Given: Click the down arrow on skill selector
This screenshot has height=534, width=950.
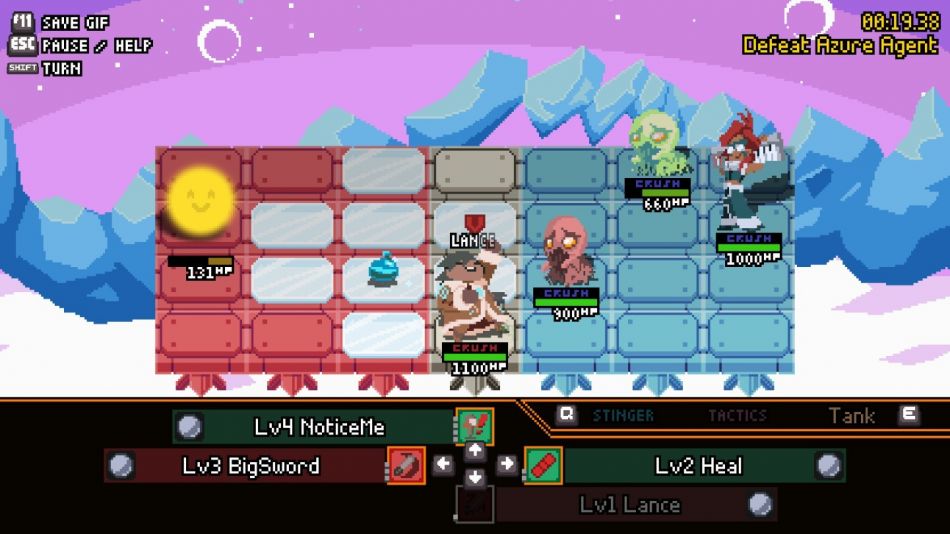Looking at the screenshot, I should click(x=475, y=479).
